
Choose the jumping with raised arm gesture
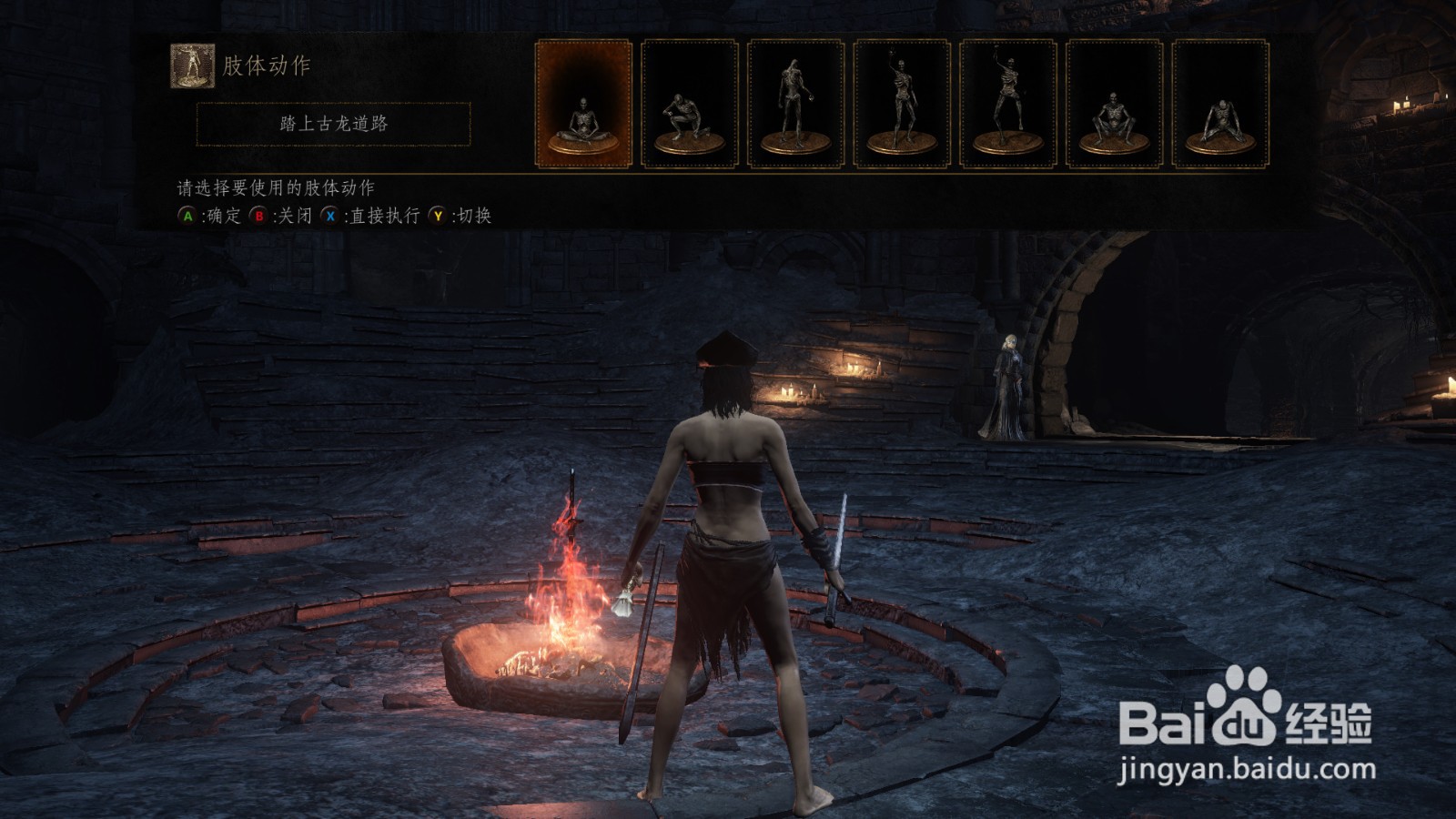pos(1008,104)
